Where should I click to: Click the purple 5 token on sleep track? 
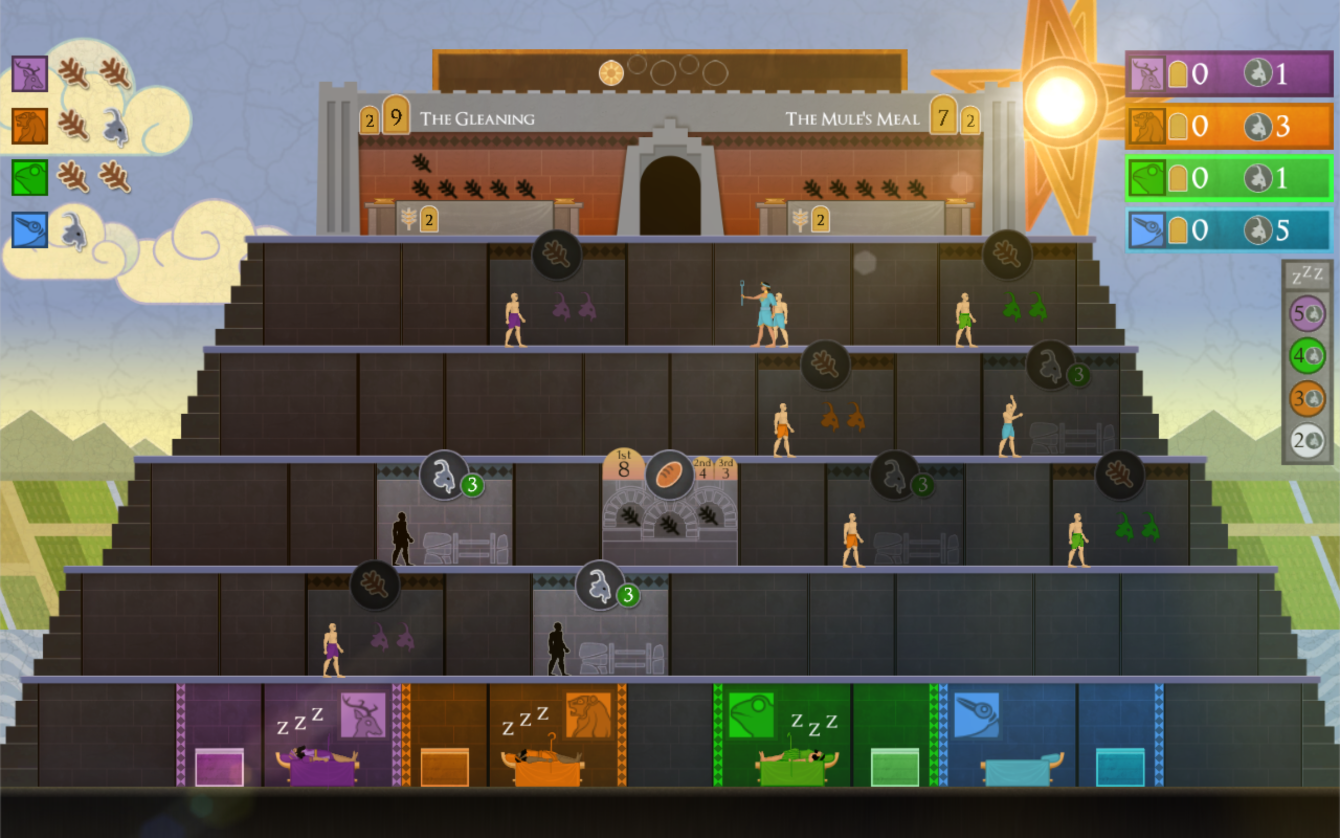tap(1306, 313)
